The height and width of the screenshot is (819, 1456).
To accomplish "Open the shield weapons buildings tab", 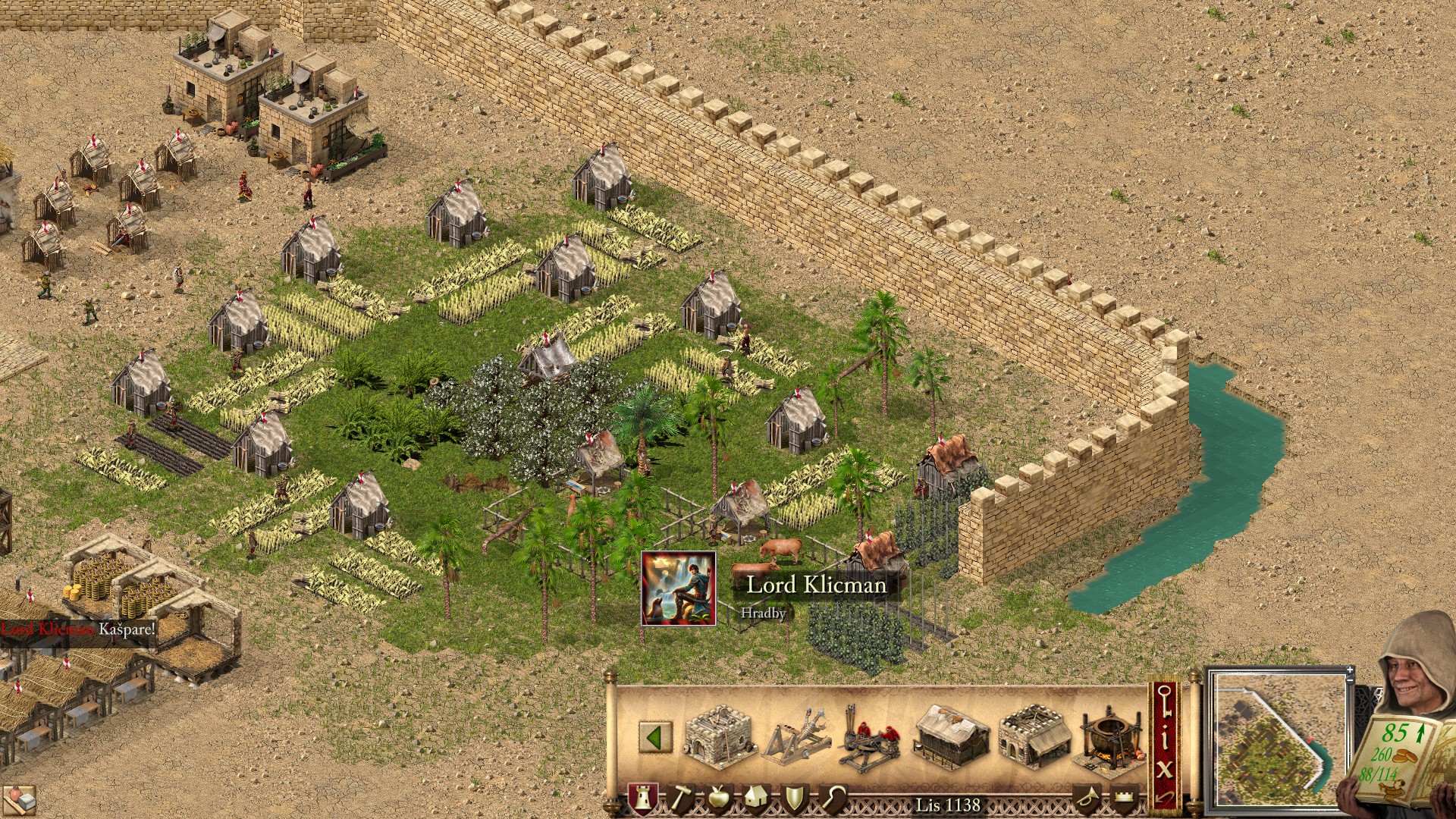I will pyautogui.click(x=794, y=799).
